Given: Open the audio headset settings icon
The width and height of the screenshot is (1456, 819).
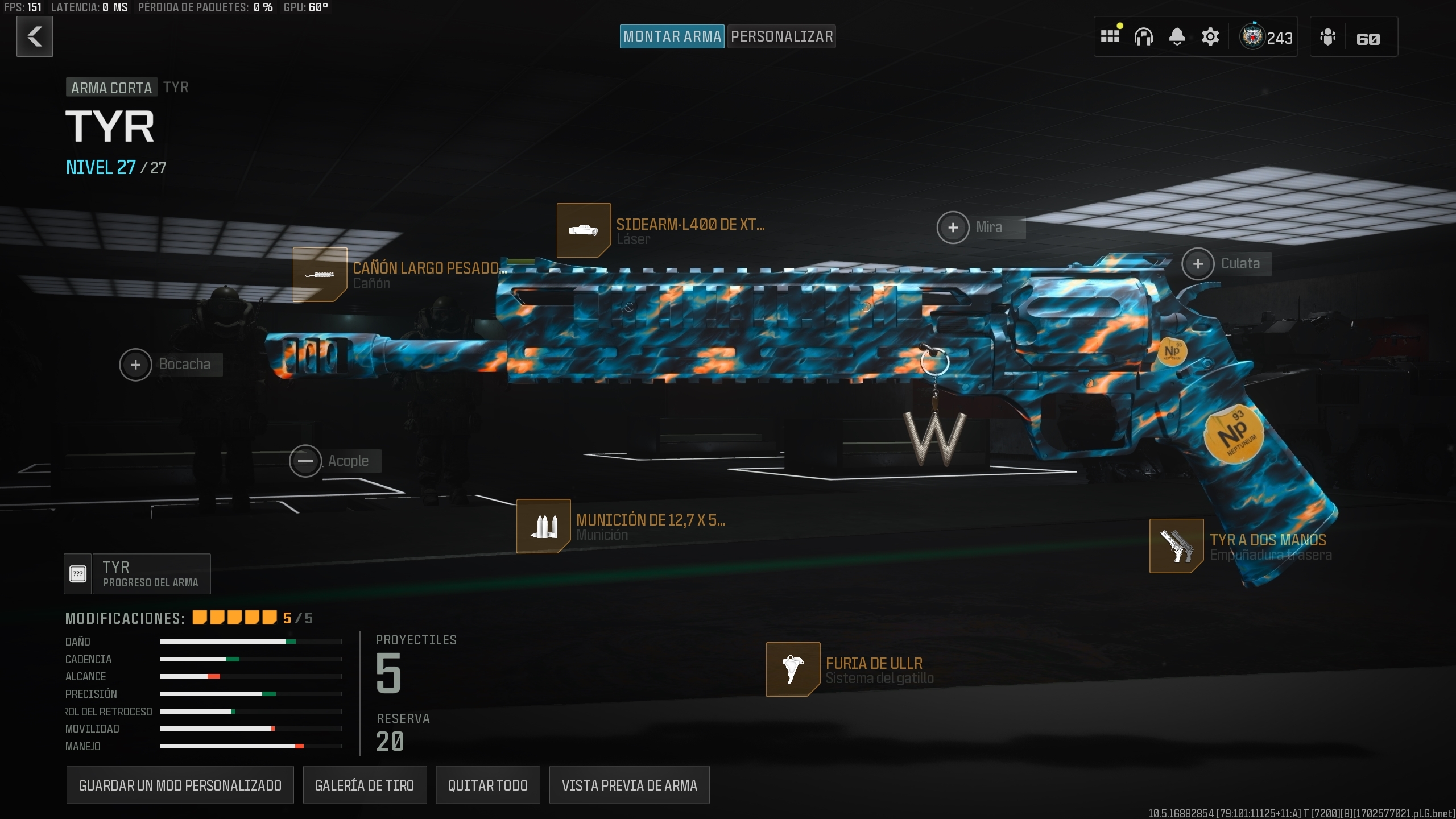Looking at the screenshot, I should (1144, 36).
